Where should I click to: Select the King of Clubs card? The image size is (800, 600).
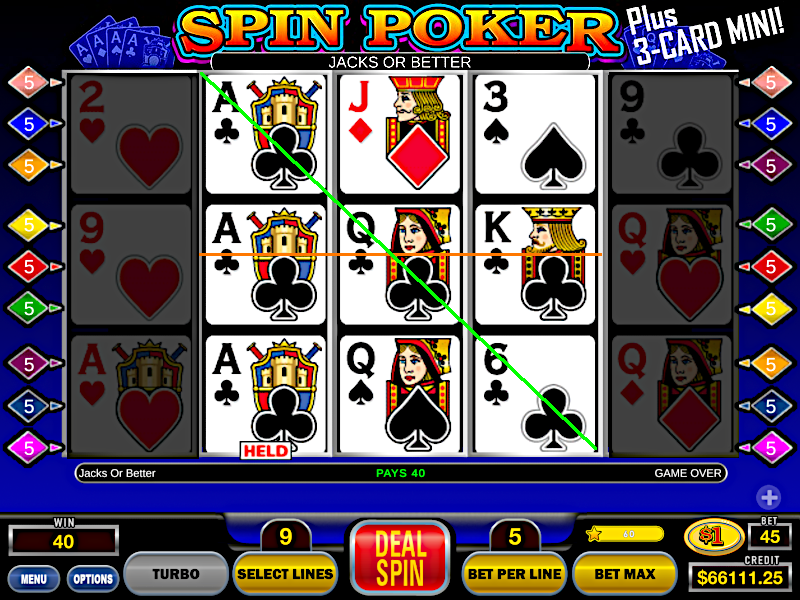534,265
